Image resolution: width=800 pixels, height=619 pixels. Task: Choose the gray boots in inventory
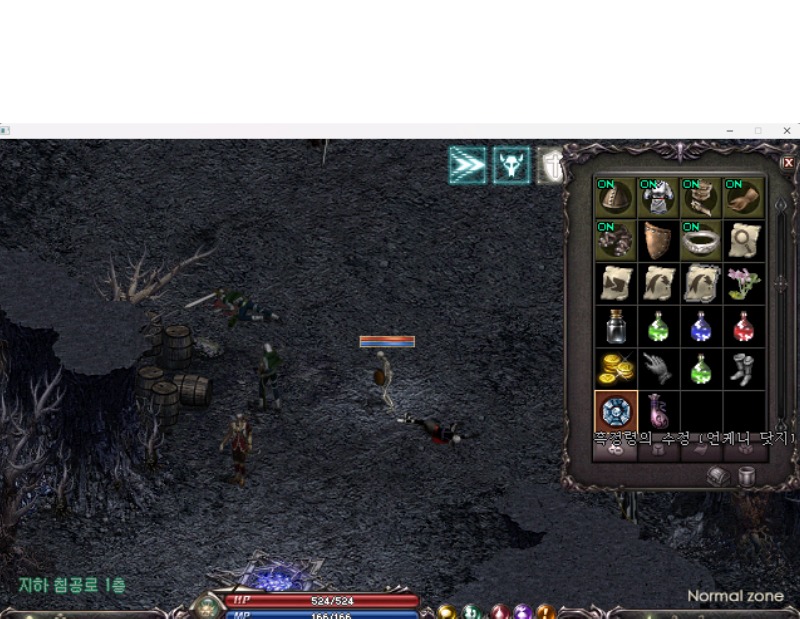click(x=743, y=370)
